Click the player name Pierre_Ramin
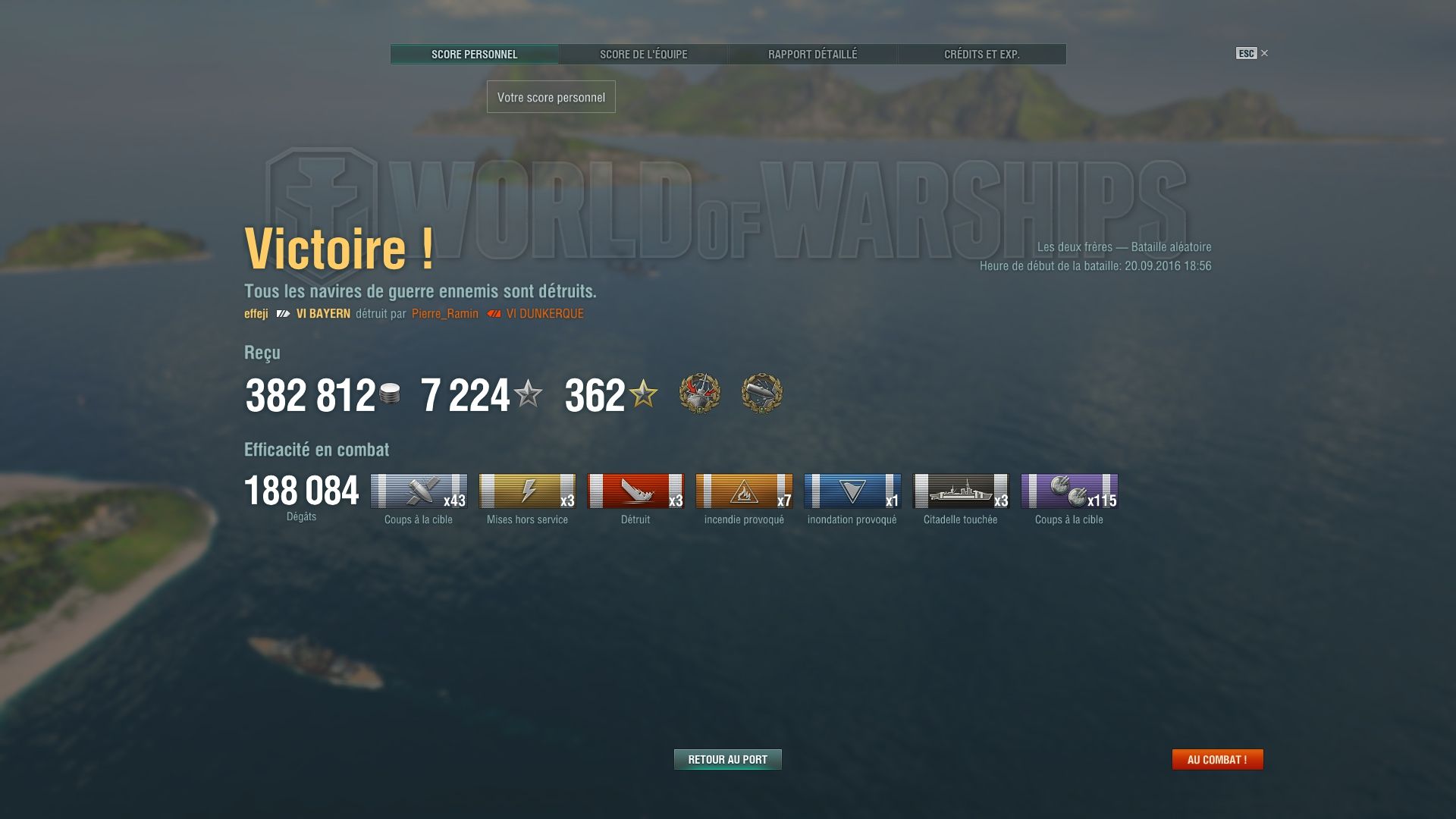The height and width of the screenshot is (819, 1456). [444, 313]
